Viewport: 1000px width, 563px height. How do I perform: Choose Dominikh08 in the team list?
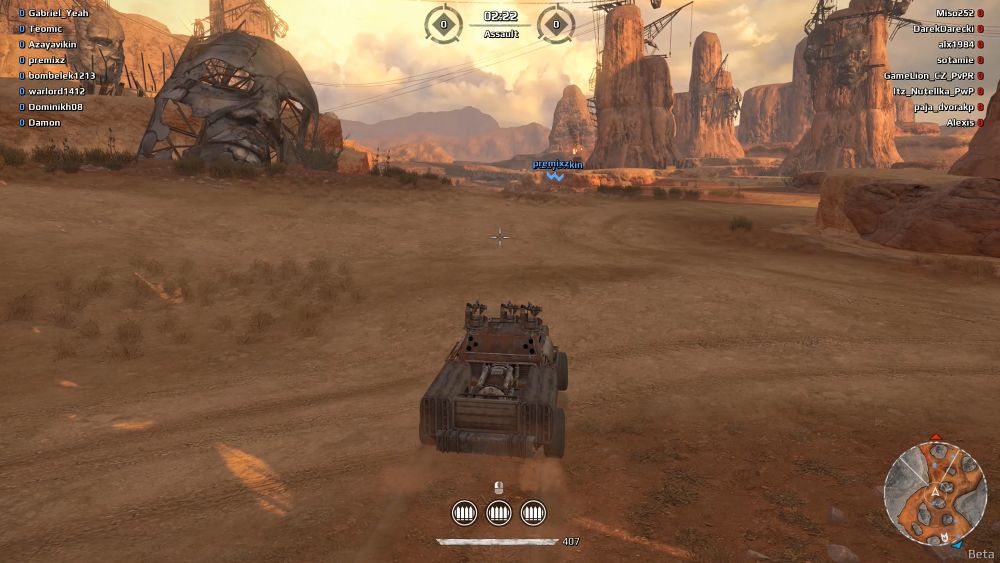pos(55,107)
